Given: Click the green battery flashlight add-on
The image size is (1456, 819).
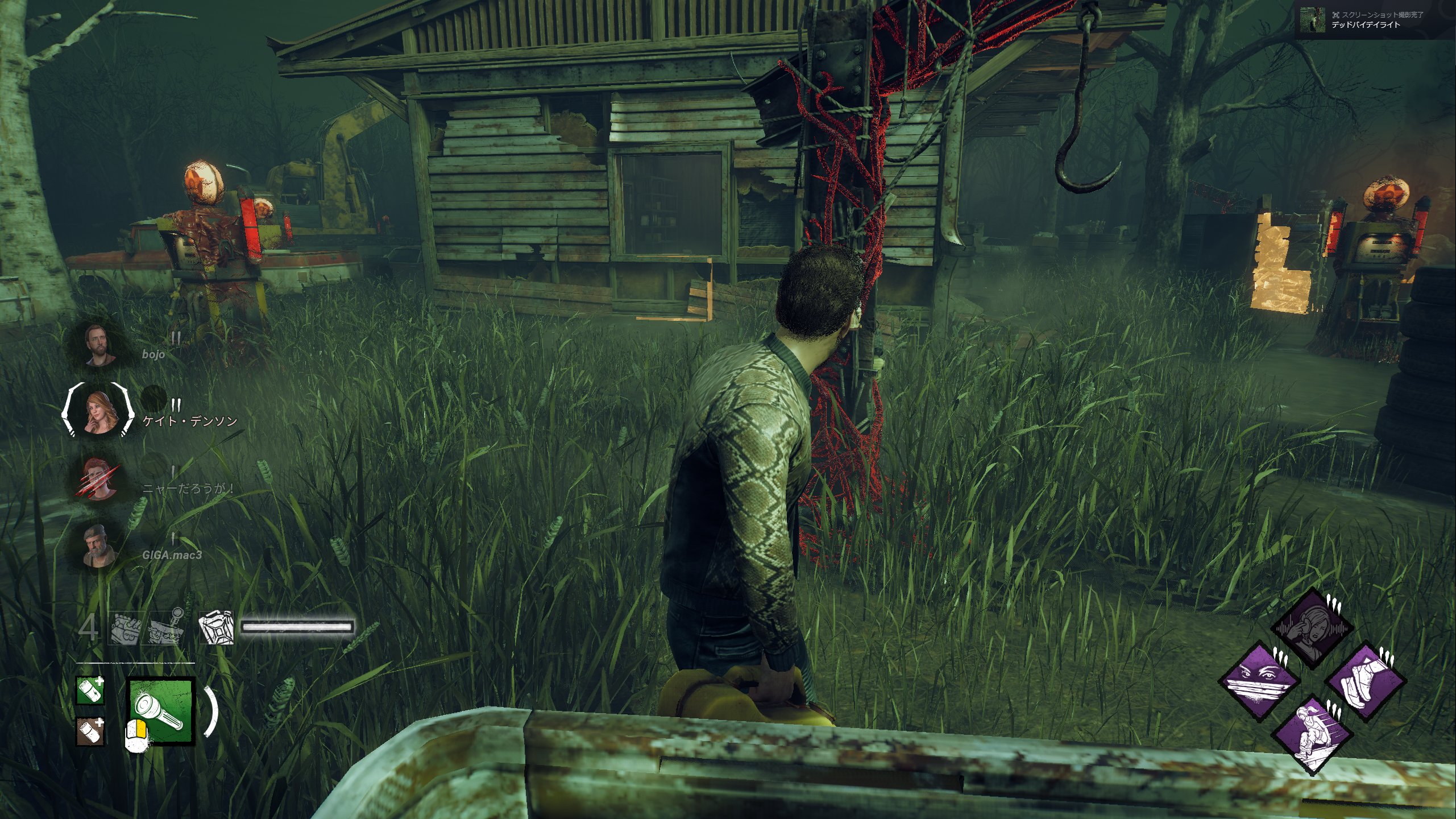Looking at the screenshot, I should (91, 690).
